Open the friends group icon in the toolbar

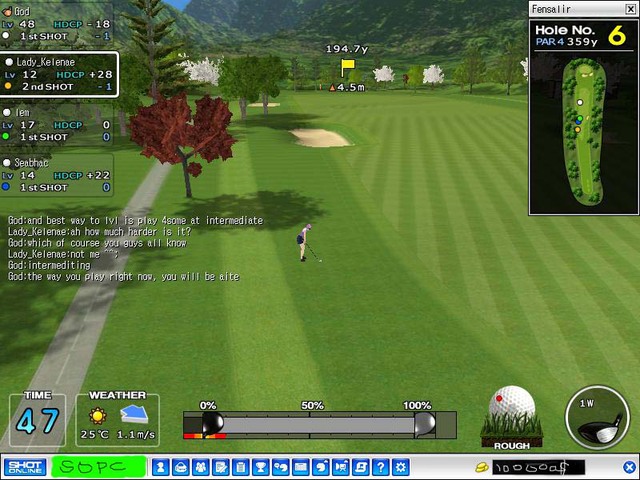tap(200, 467)
